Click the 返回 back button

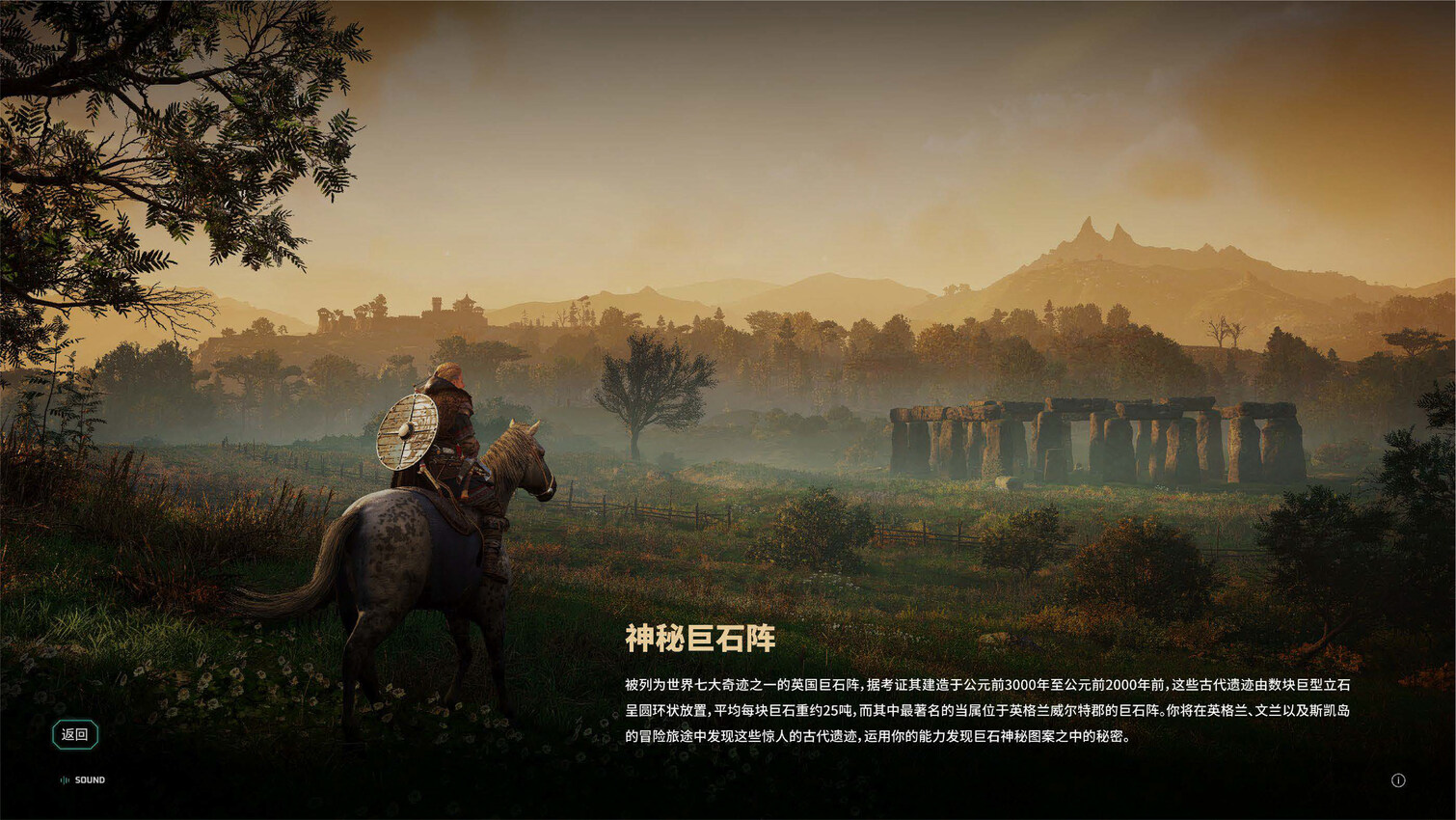coord(74,734)
